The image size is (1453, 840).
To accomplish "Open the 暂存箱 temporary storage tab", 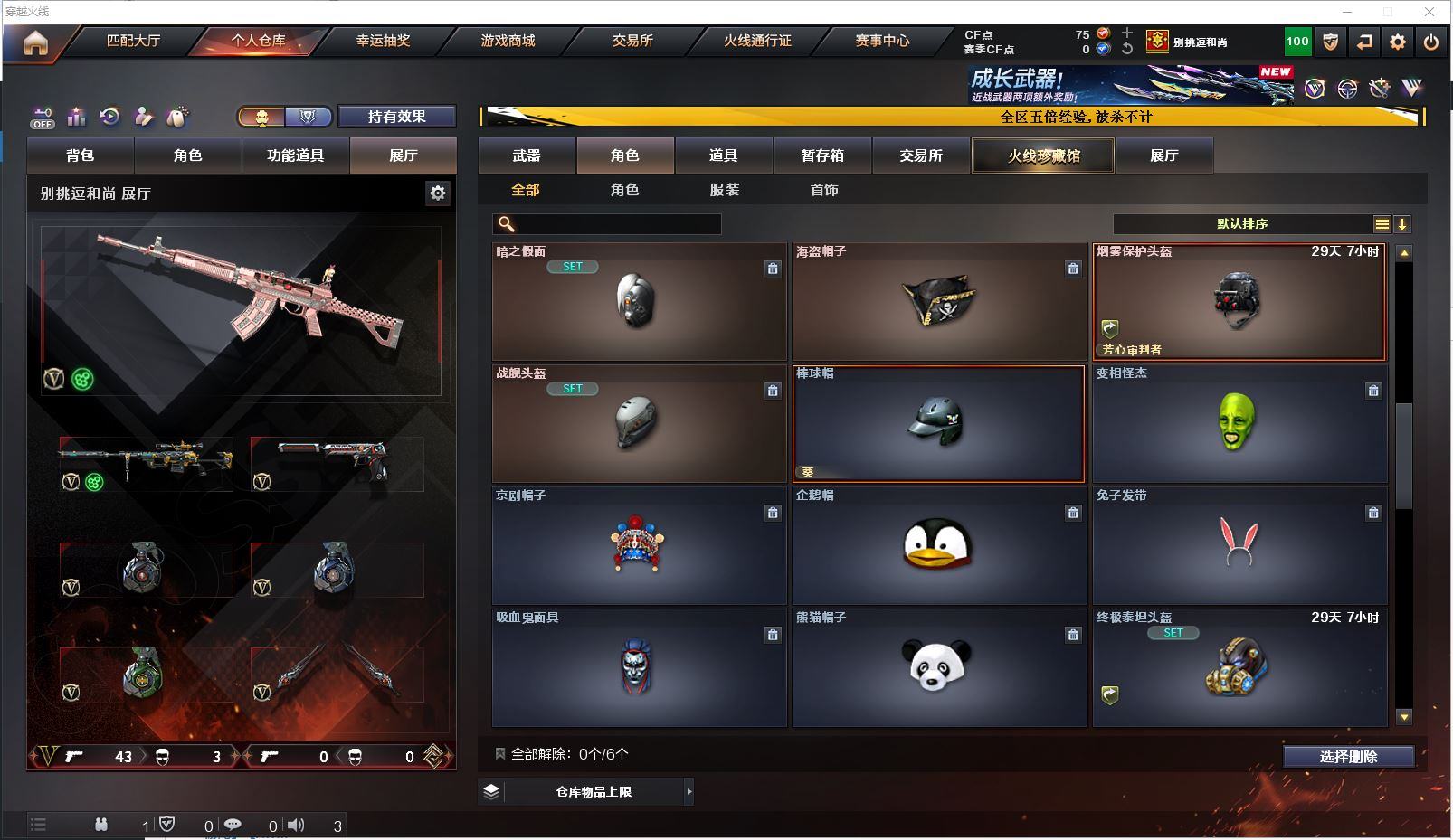I will pos(822,156).
